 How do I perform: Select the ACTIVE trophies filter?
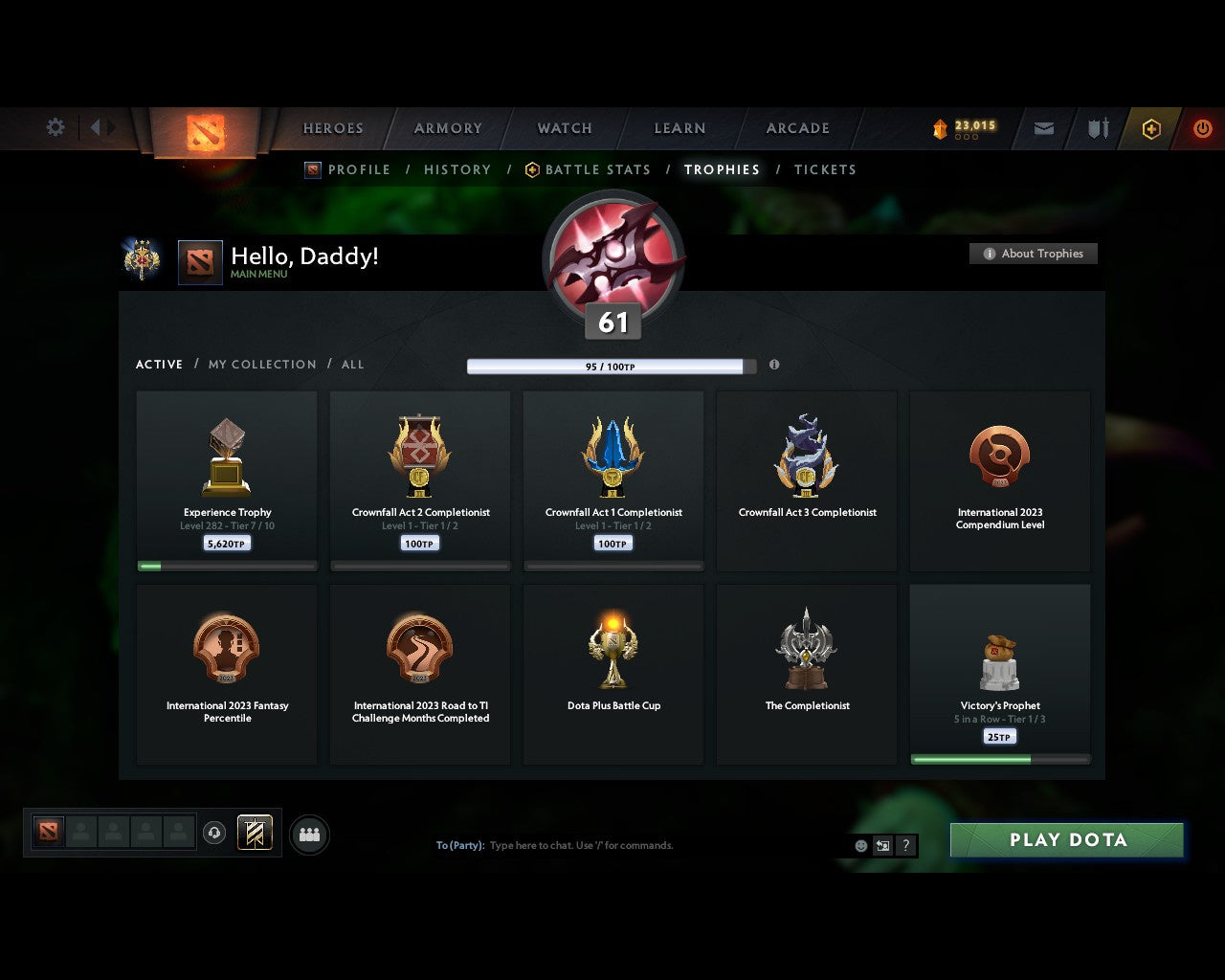159,364
